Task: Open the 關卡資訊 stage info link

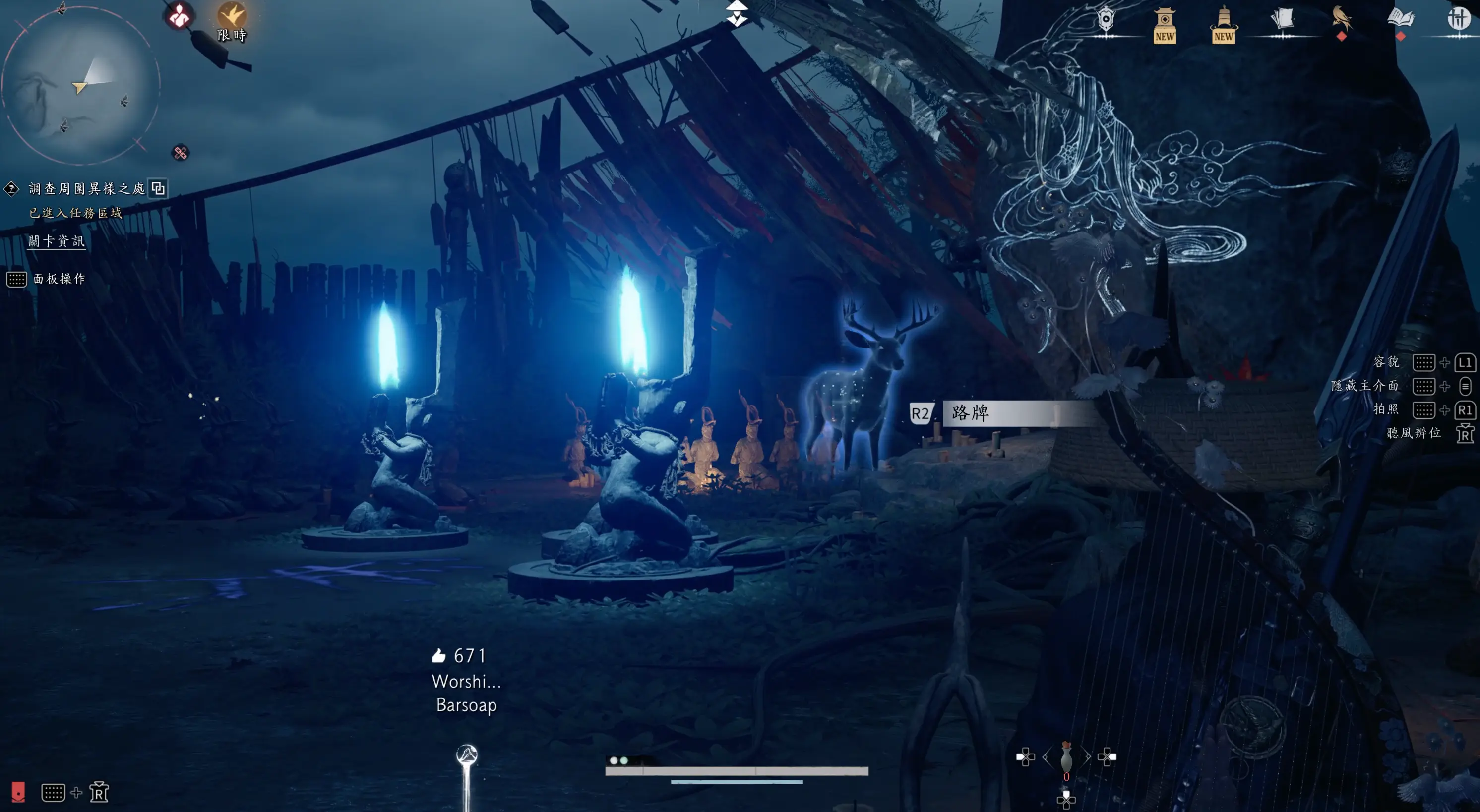Action: tap(57, 241)
